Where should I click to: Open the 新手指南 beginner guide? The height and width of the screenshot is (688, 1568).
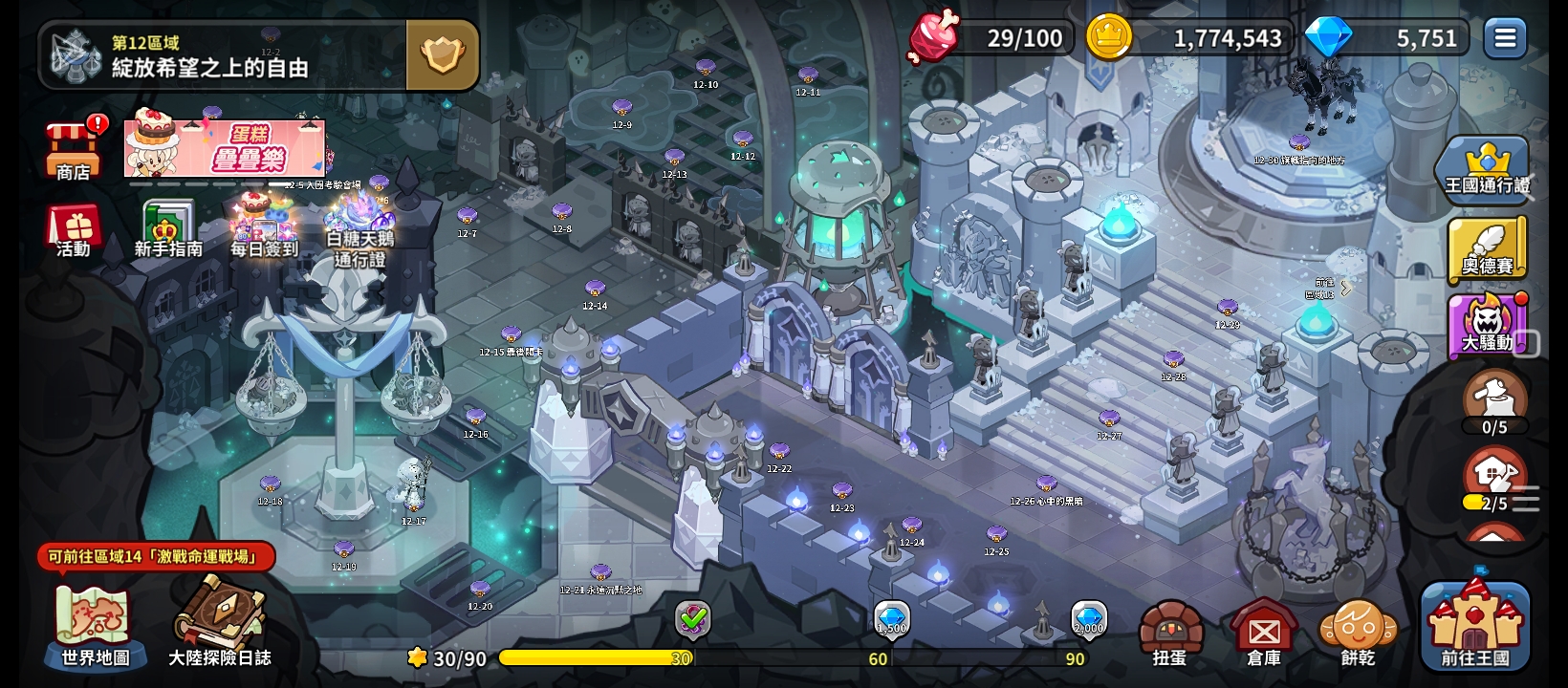click(x=168, y=230)
